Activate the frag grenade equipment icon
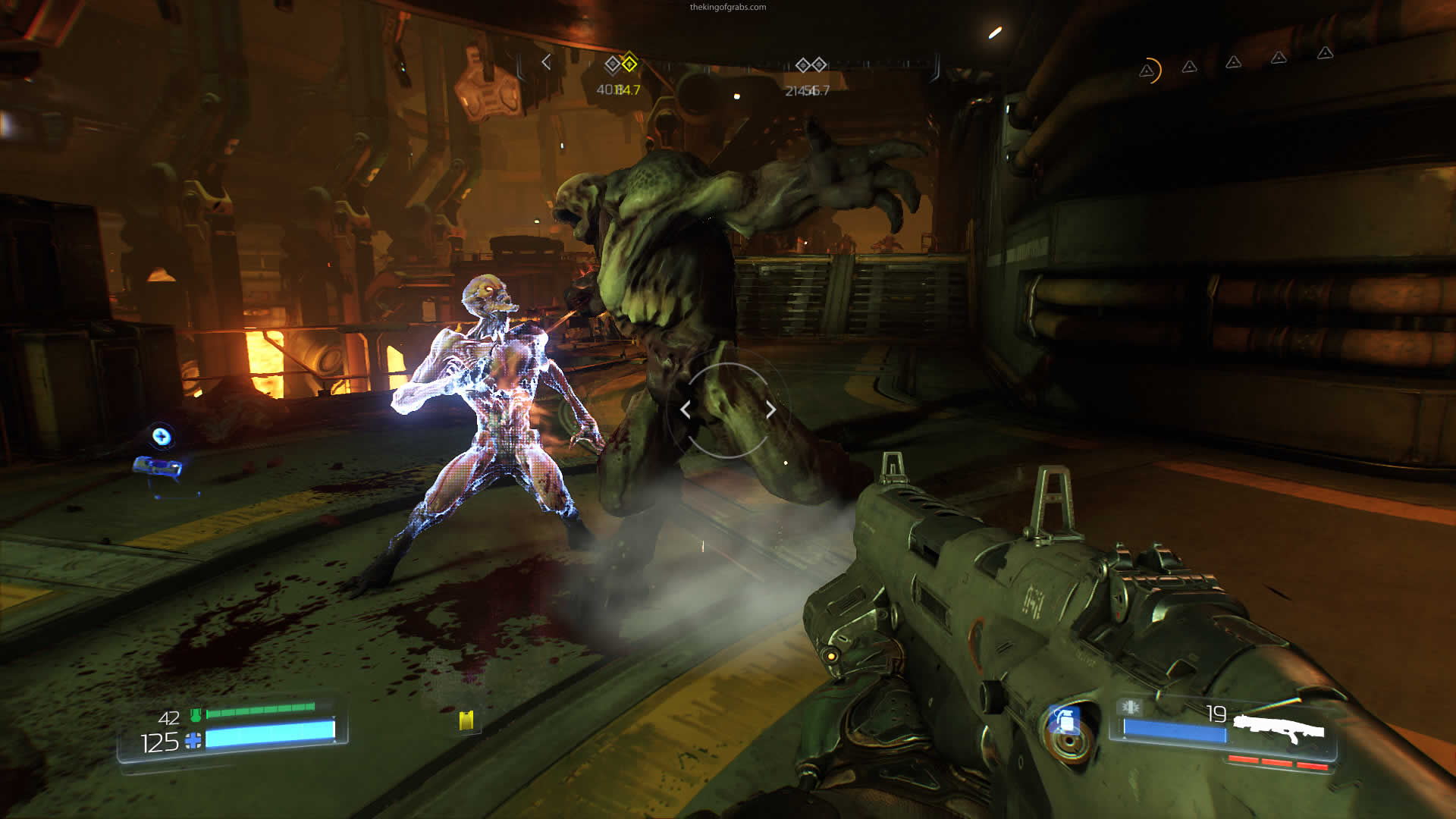Viewport: 1456px width, 819px height. tap(1065, 721)
